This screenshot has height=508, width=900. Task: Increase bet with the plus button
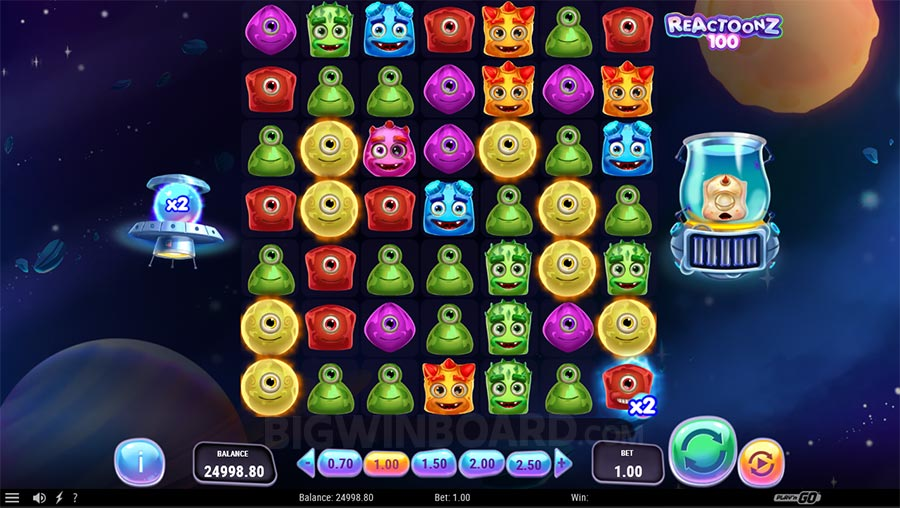click(563, 463)
